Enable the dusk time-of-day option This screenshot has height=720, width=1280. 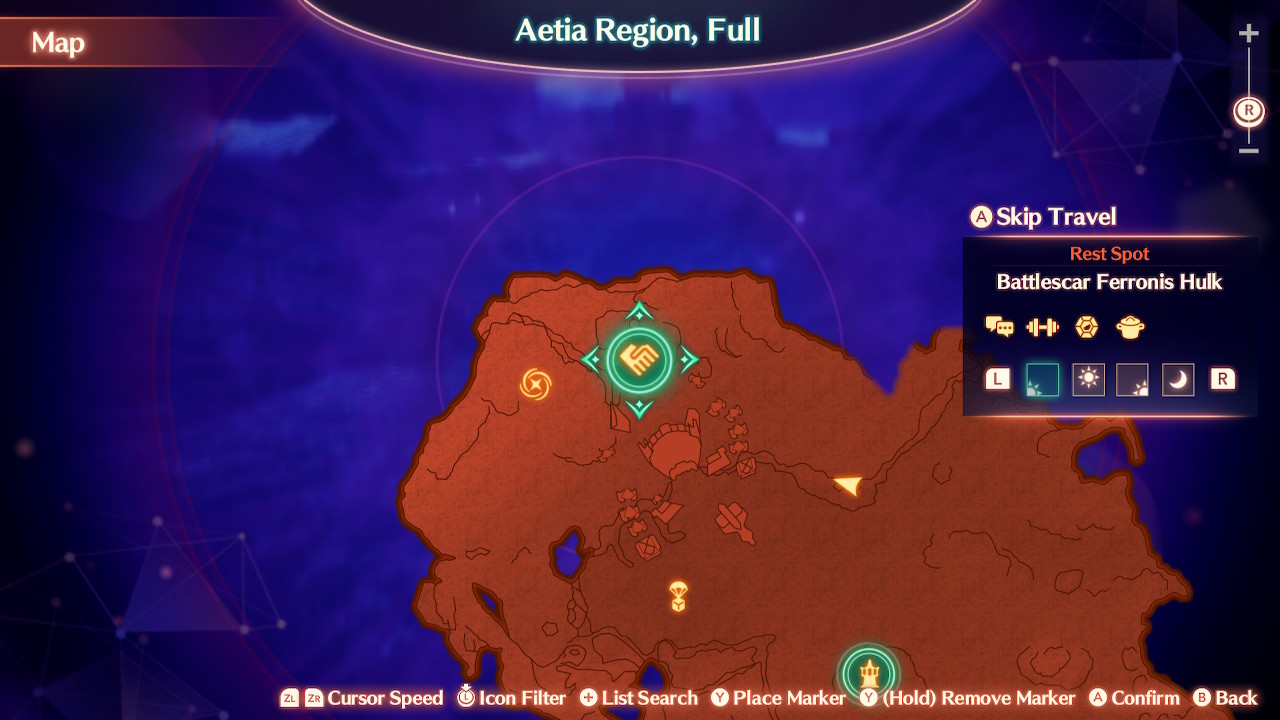pyautogui.click(x=1133, y=379)
